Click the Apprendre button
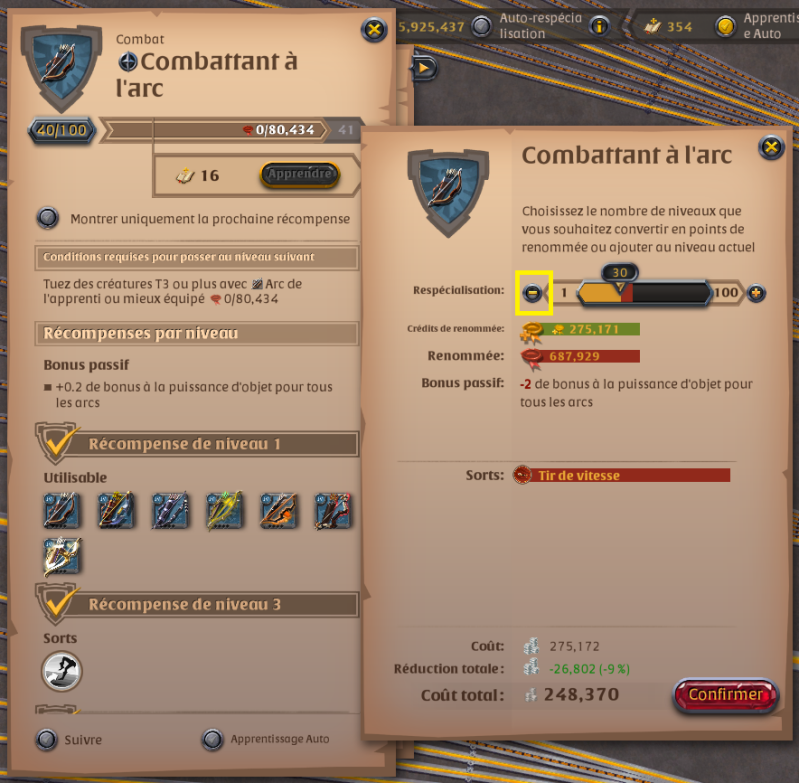Viewport: 799px width, 783px height. pyautogui.click(x=299, y=175)
